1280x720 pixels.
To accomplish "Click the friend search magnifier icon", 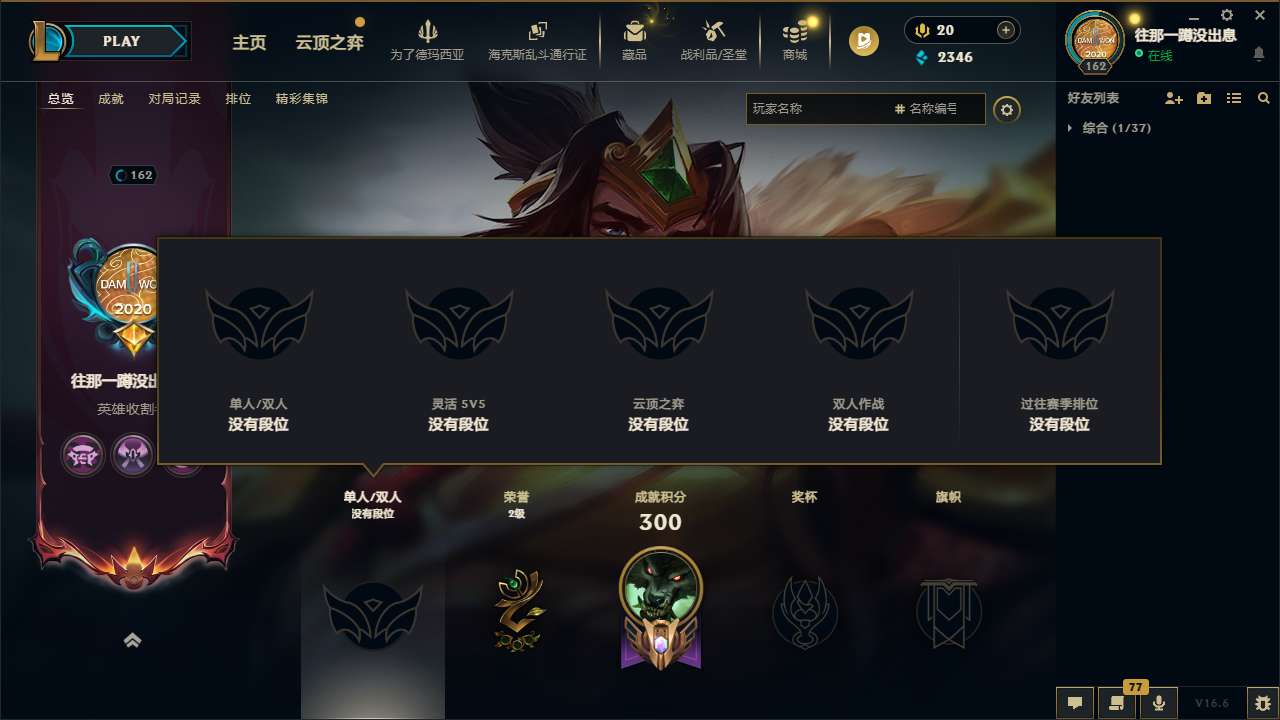I will (1263, 98).
